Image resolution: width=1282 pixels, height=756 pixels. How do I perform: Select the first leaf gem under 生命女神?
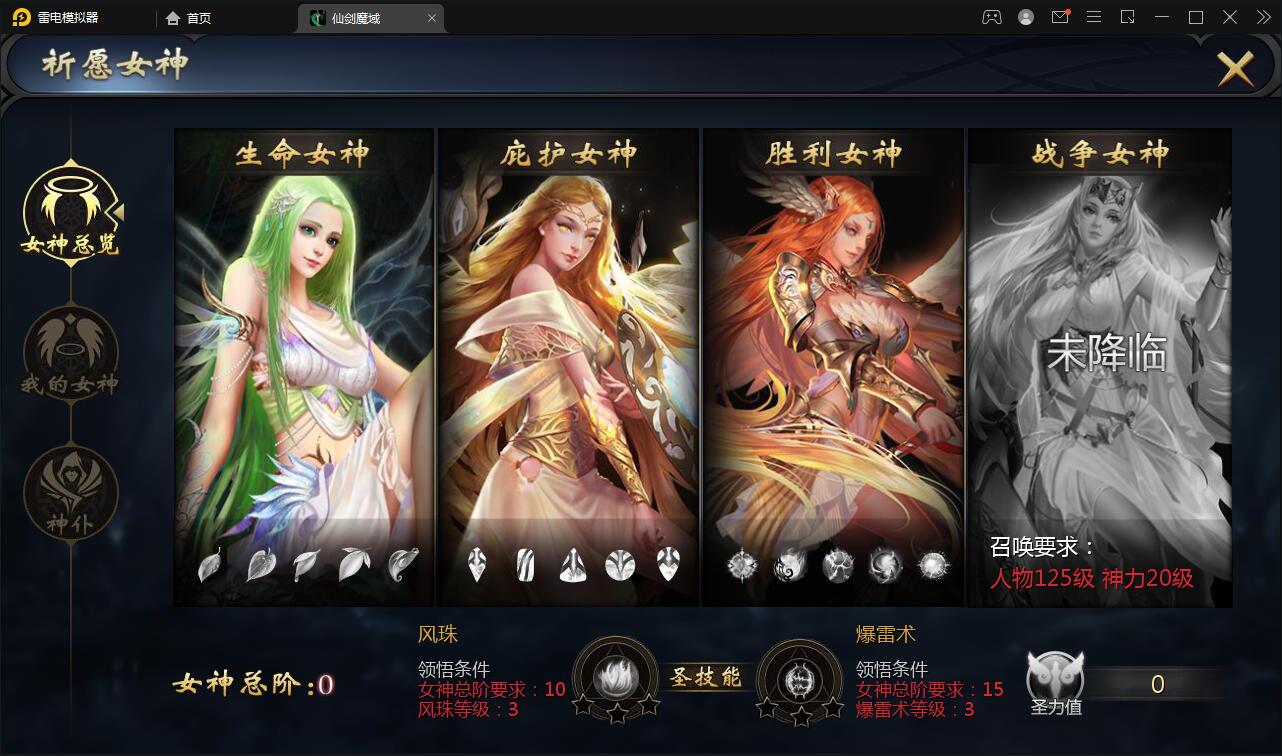tap(210, 564)
